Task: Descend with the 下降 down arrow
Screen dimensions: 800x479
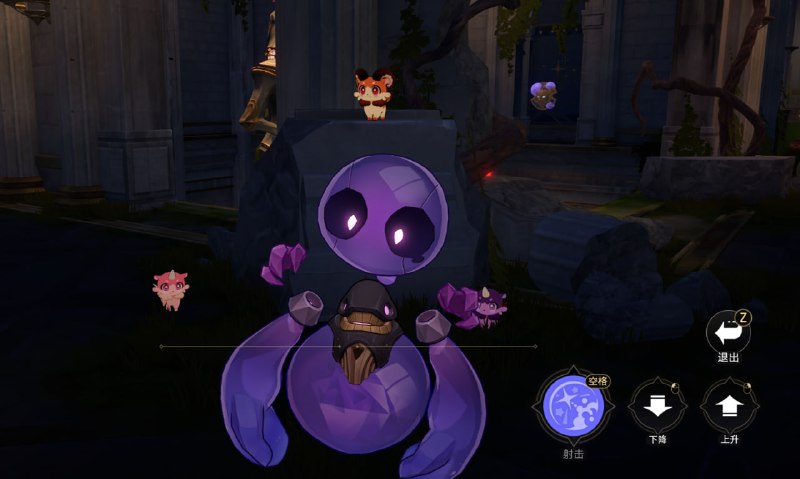Action: click(657, 407)
